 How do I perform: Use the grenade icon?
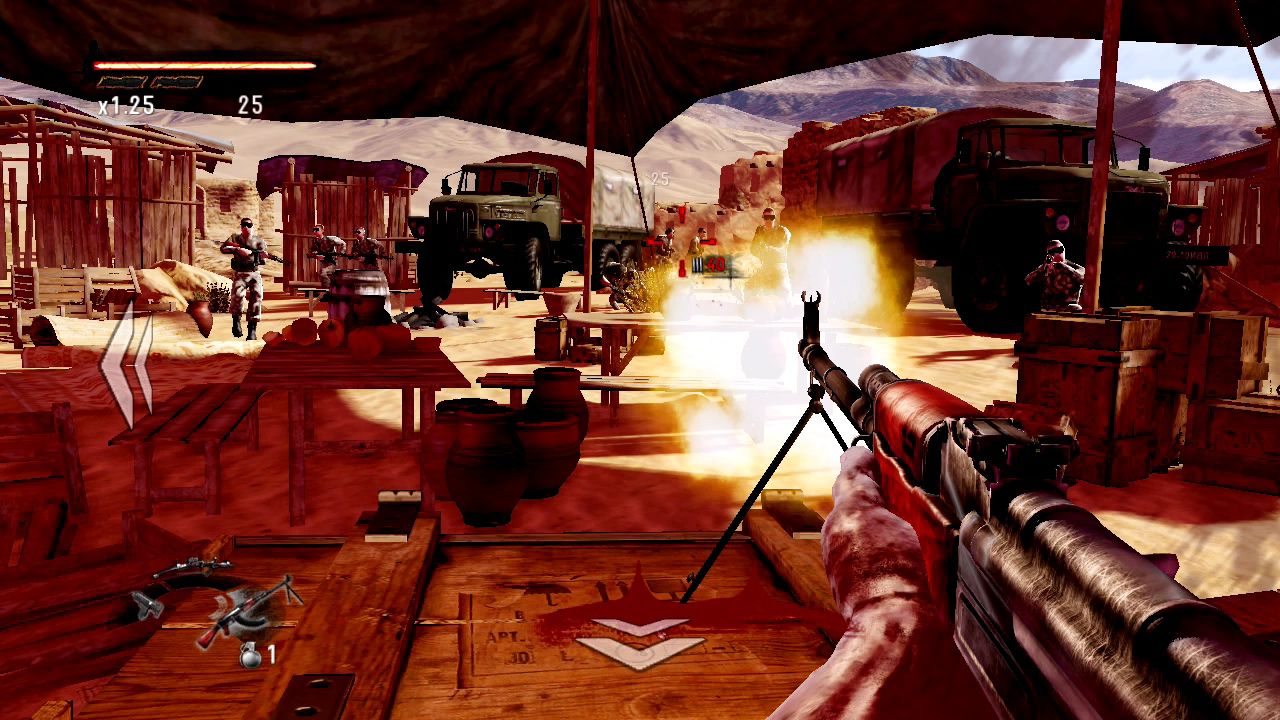248,656
